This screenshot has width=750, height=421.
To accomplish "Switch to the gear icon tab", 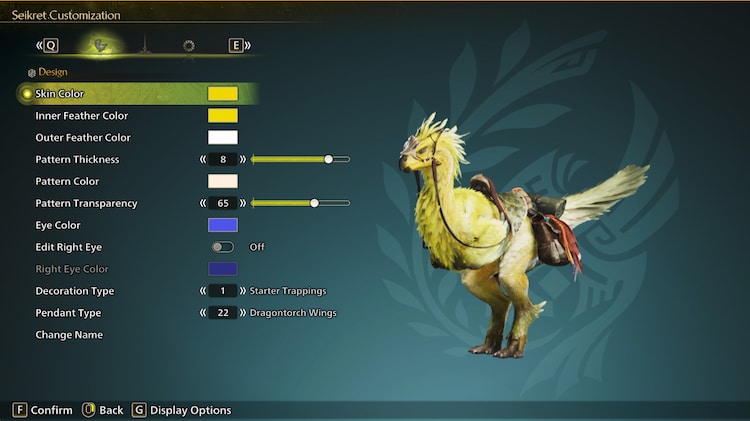I will click(x=187, y=45).
